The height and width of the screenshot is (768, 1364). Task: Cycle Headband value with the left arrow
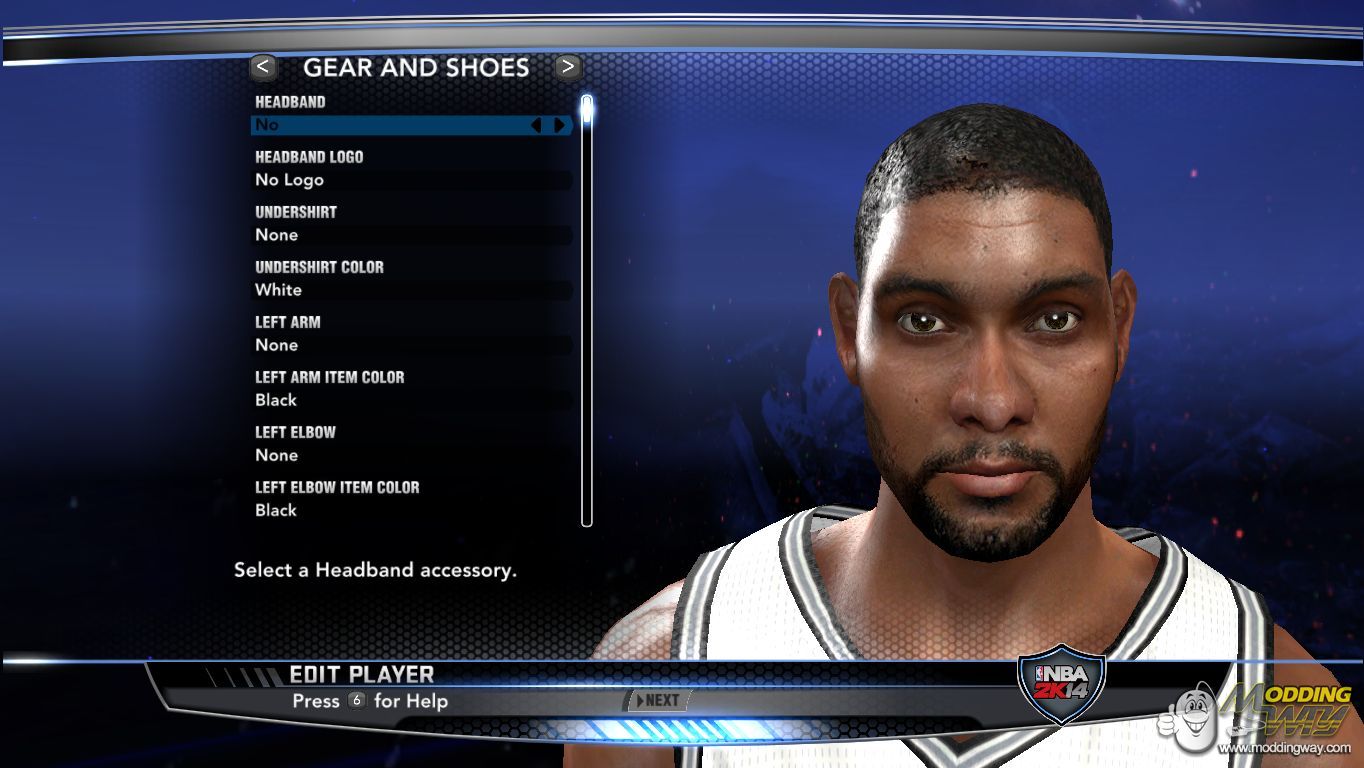click(x=536, y=125)
